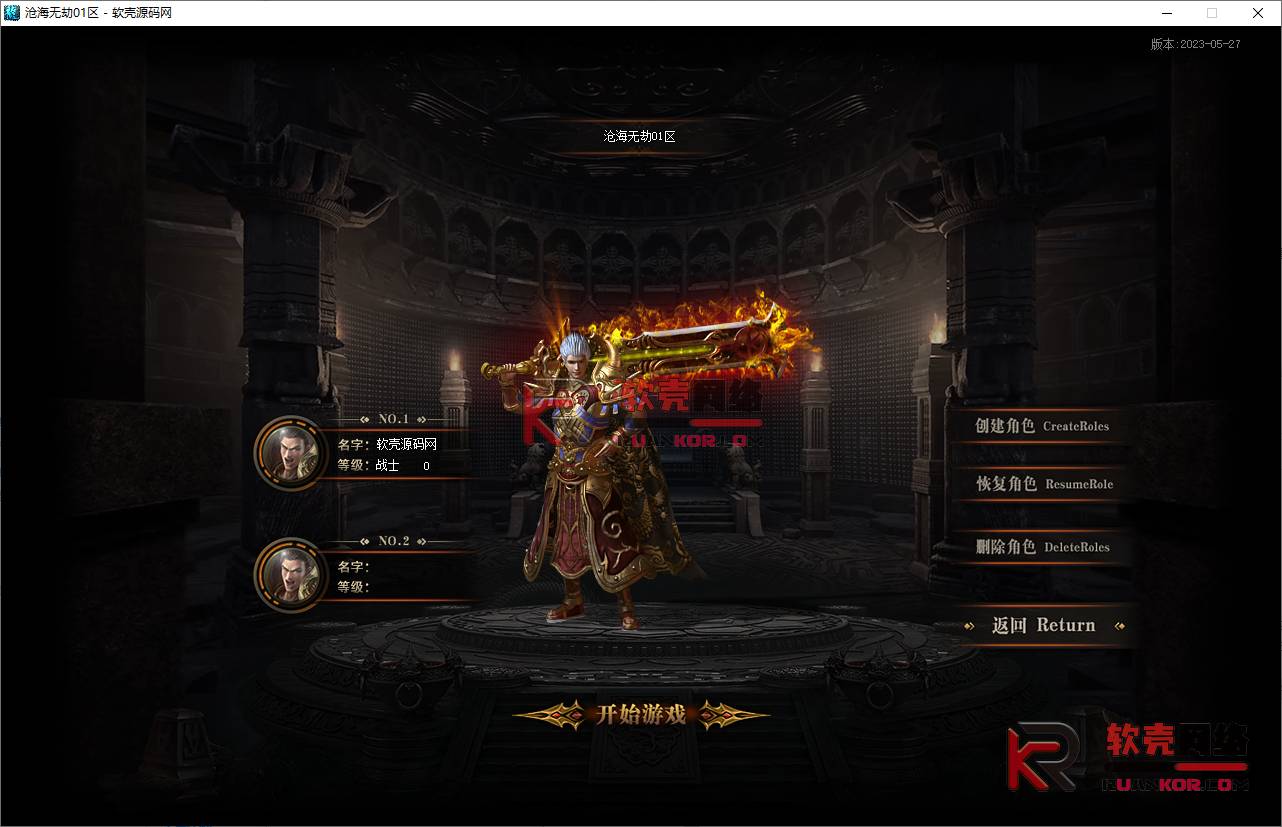Screen dimensions: 1282x827
Task: Click the 删除角色 DeleteRoles button
Action: tap(1043, 547)
